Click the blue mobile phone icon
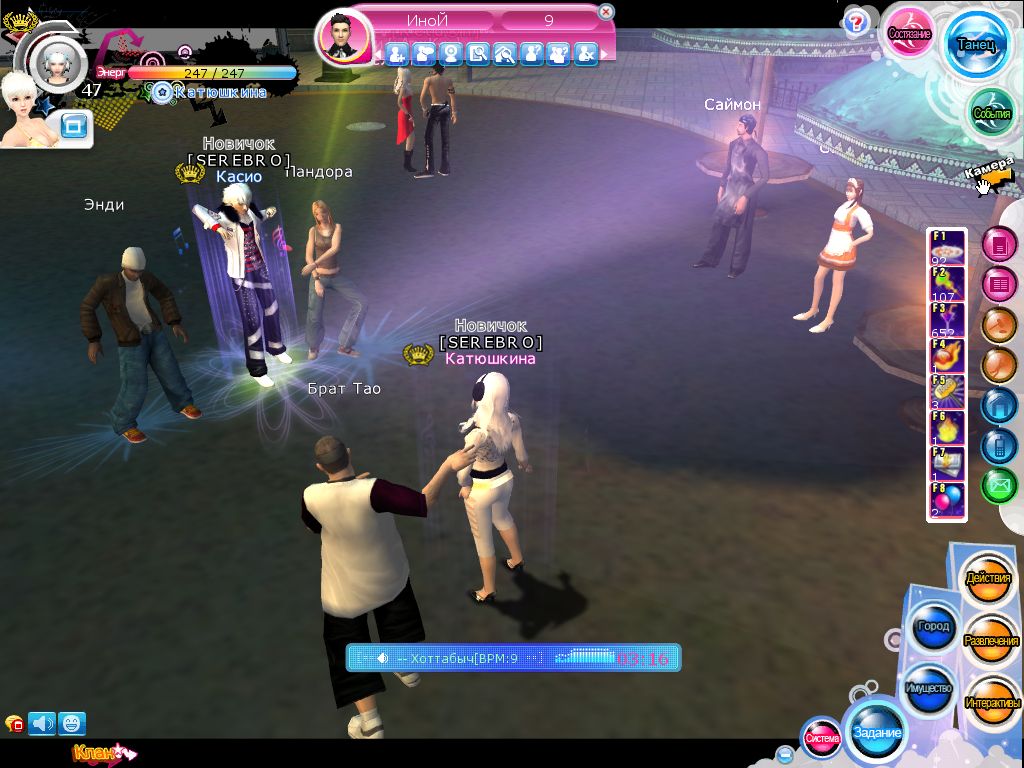The height and width of the screenshot is (768, 1024). 998,445
